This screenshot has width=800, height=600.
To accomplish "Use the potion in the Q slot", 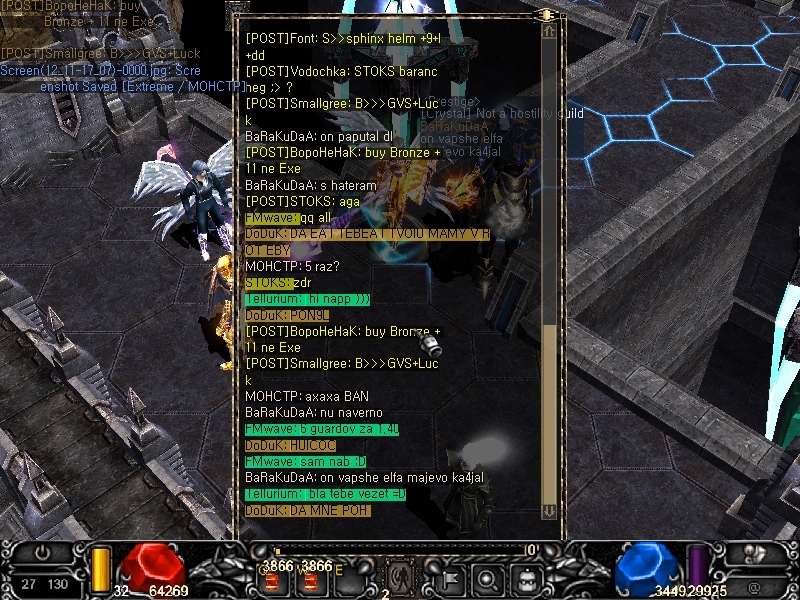I will tap(271, 578).
